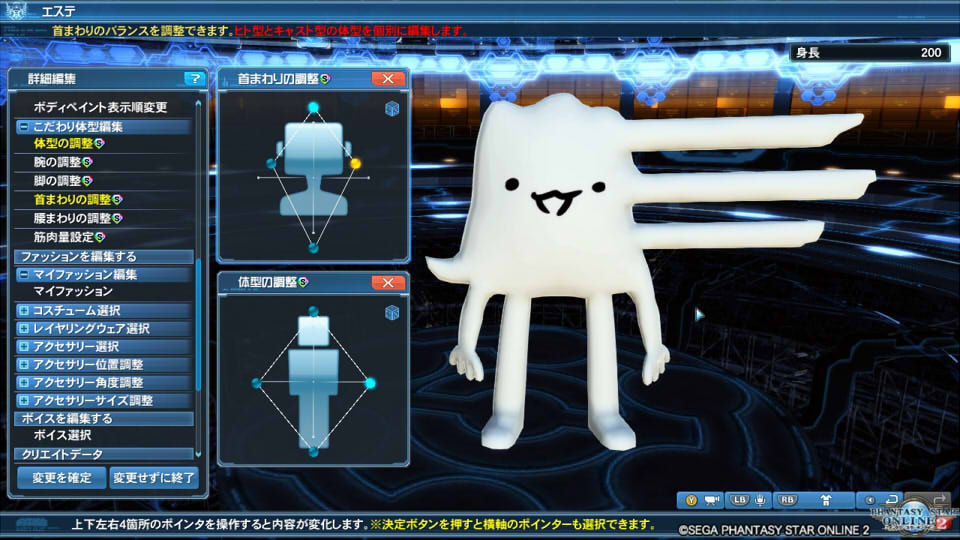This screenshot has width=960, height=540.
Task: Open 脚の調整 entry
Action: click(57, 181)
